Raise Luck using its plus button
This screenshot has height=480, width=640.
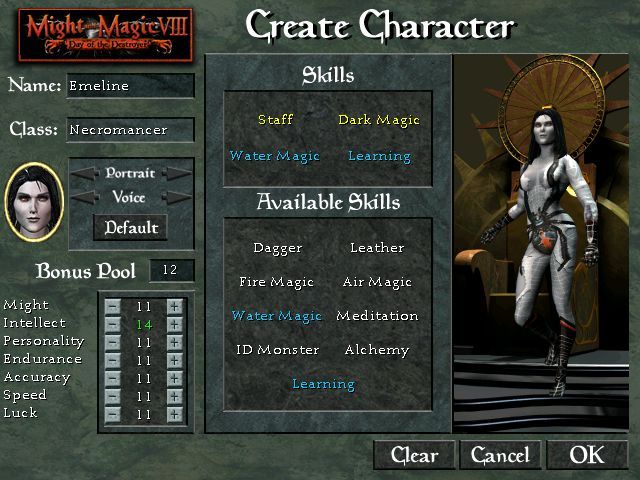tap(174, 414)
